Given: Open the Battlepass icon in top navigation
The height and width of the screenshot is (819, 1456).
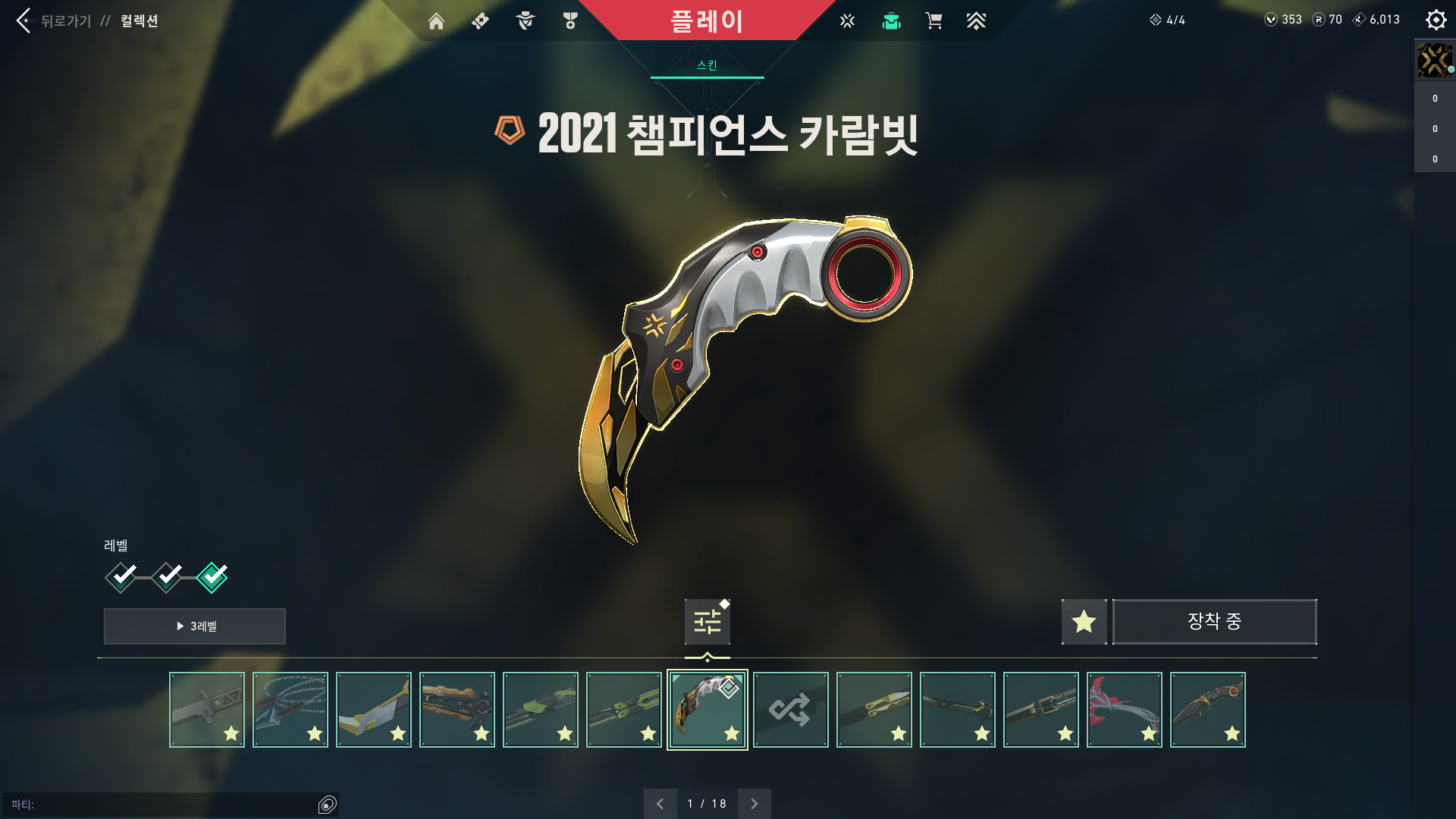Looking at the screenshot, I should 479,20.
